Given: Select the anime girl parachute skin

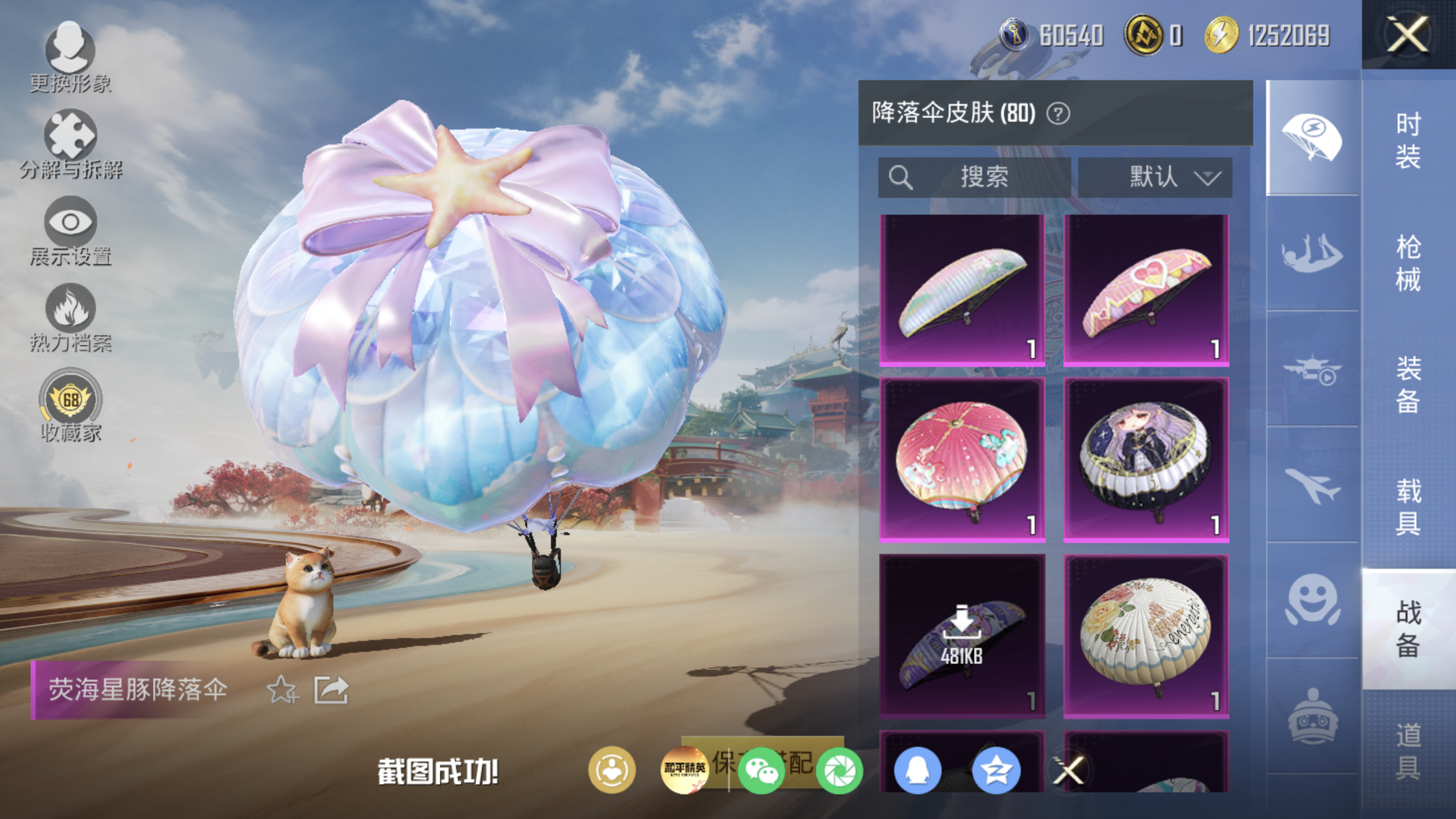Looking at the screenshot, I should (1146, 460).
